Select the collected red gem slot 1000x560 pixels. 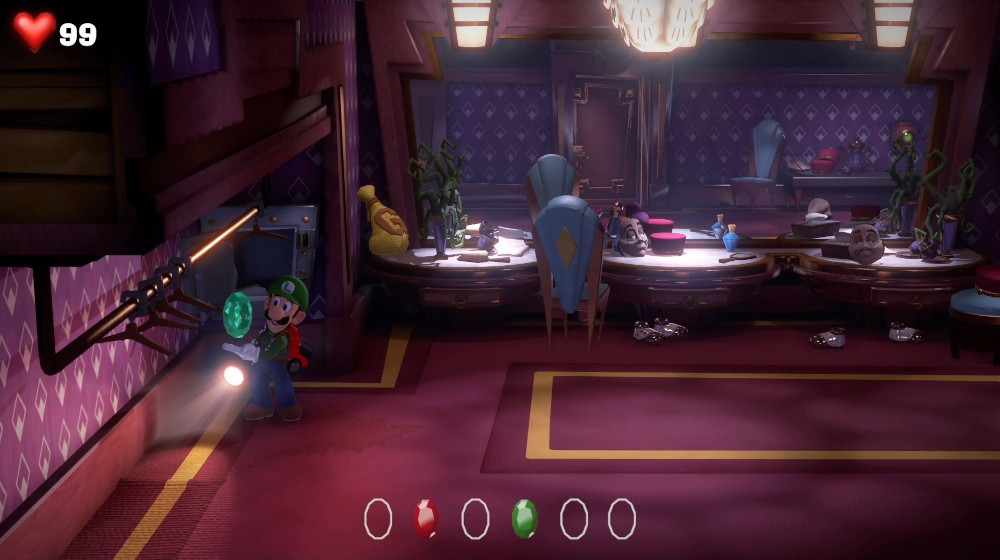[426, 518]
